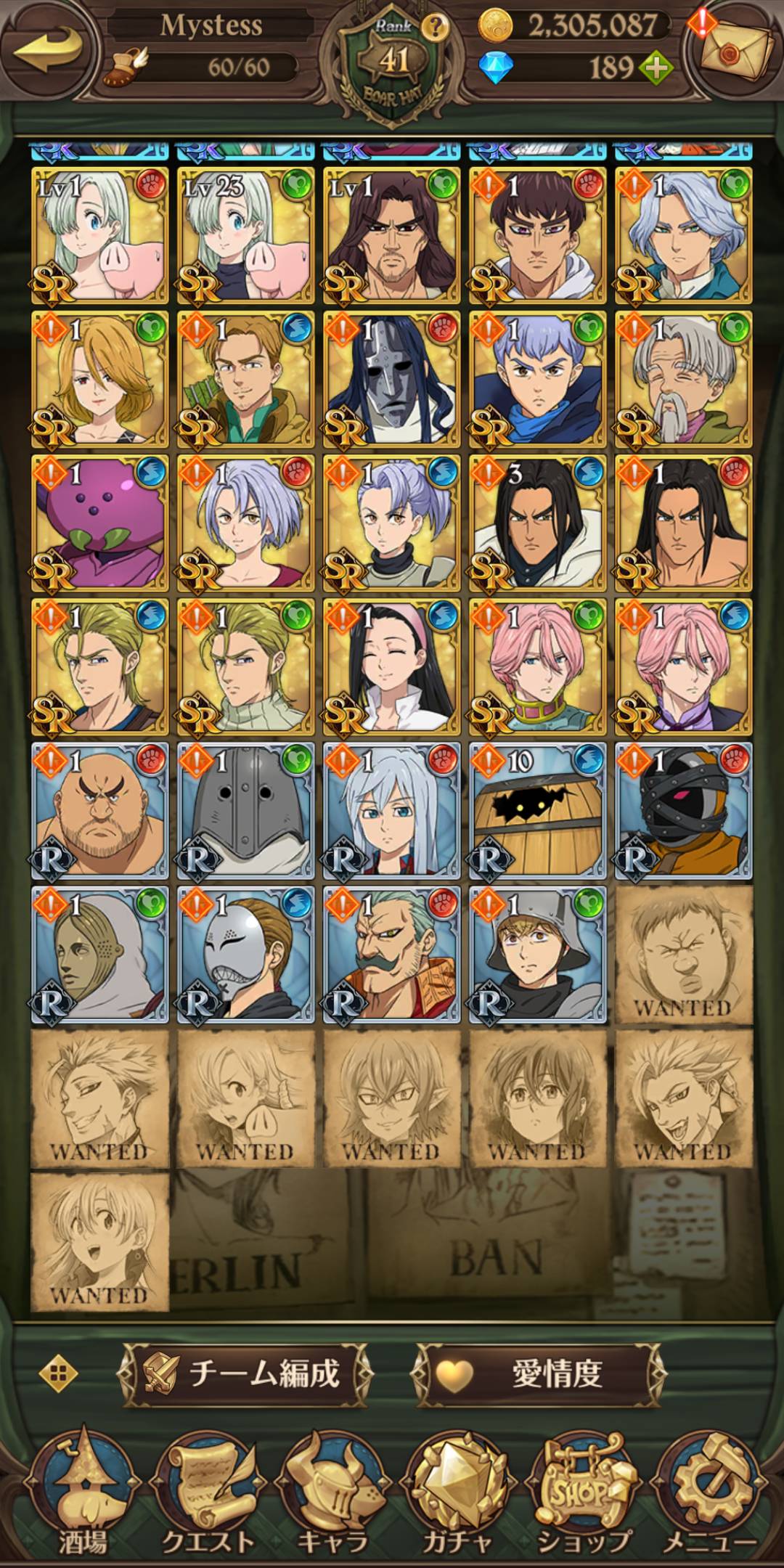Image resolution: width=784 pixels, height=1568 pixels.
Task: Show rank info via question mark
Action: 435,28
